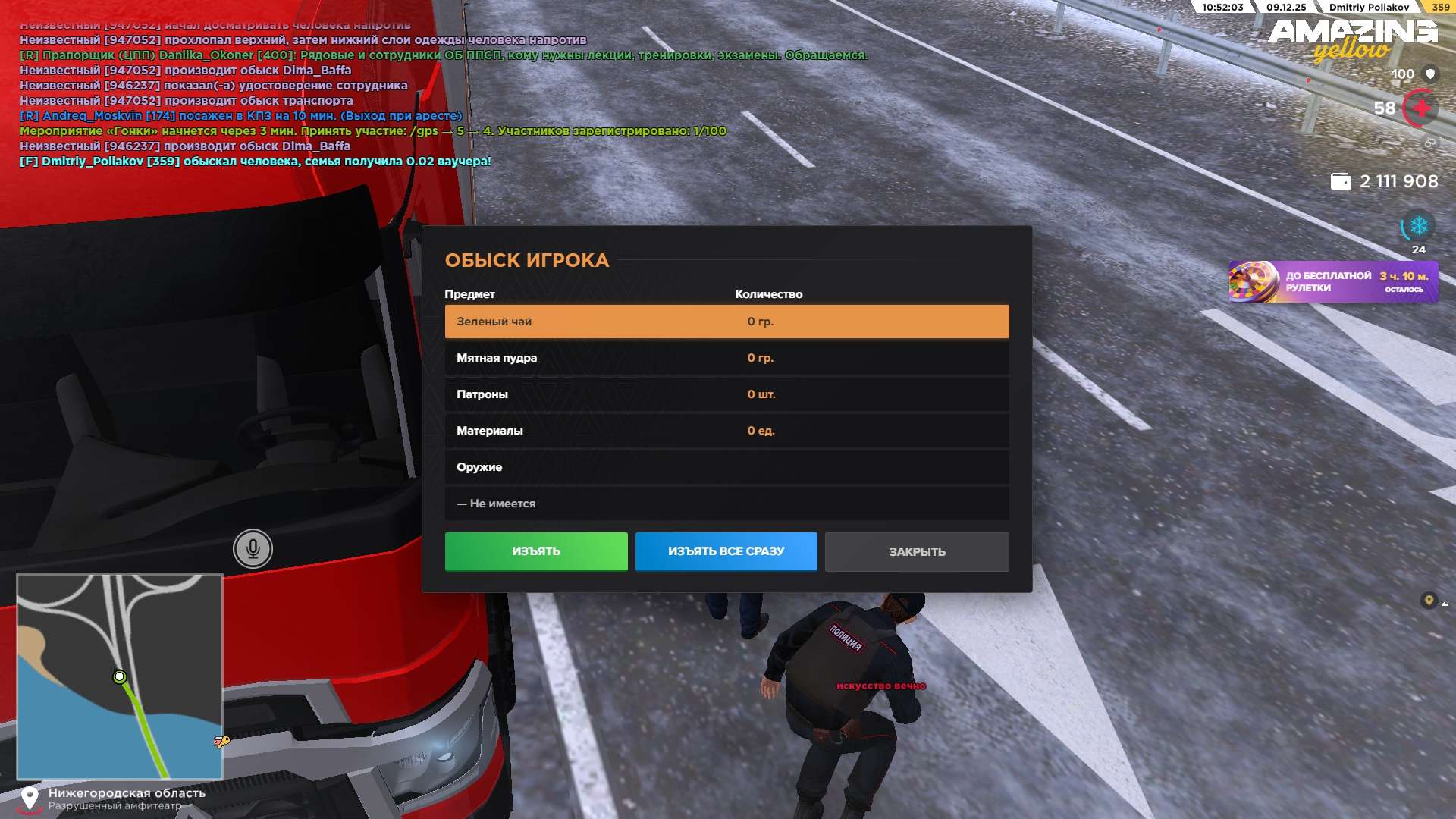The image size is (1456, 819).
Task: Close the player search window
Action: [x=917, y=552]
